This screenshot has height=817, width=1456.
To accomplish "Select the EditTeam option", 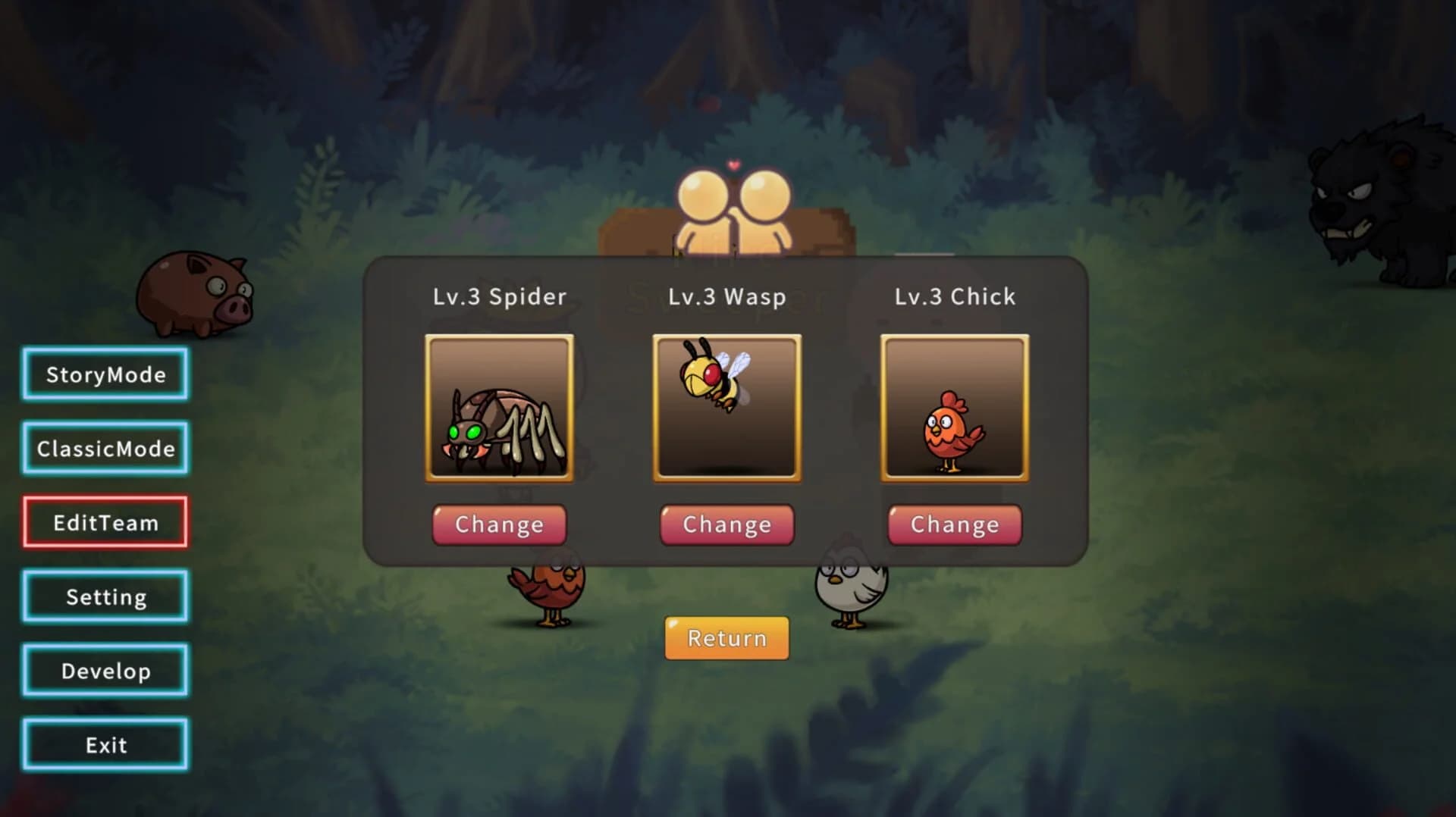I will point(105,522).
